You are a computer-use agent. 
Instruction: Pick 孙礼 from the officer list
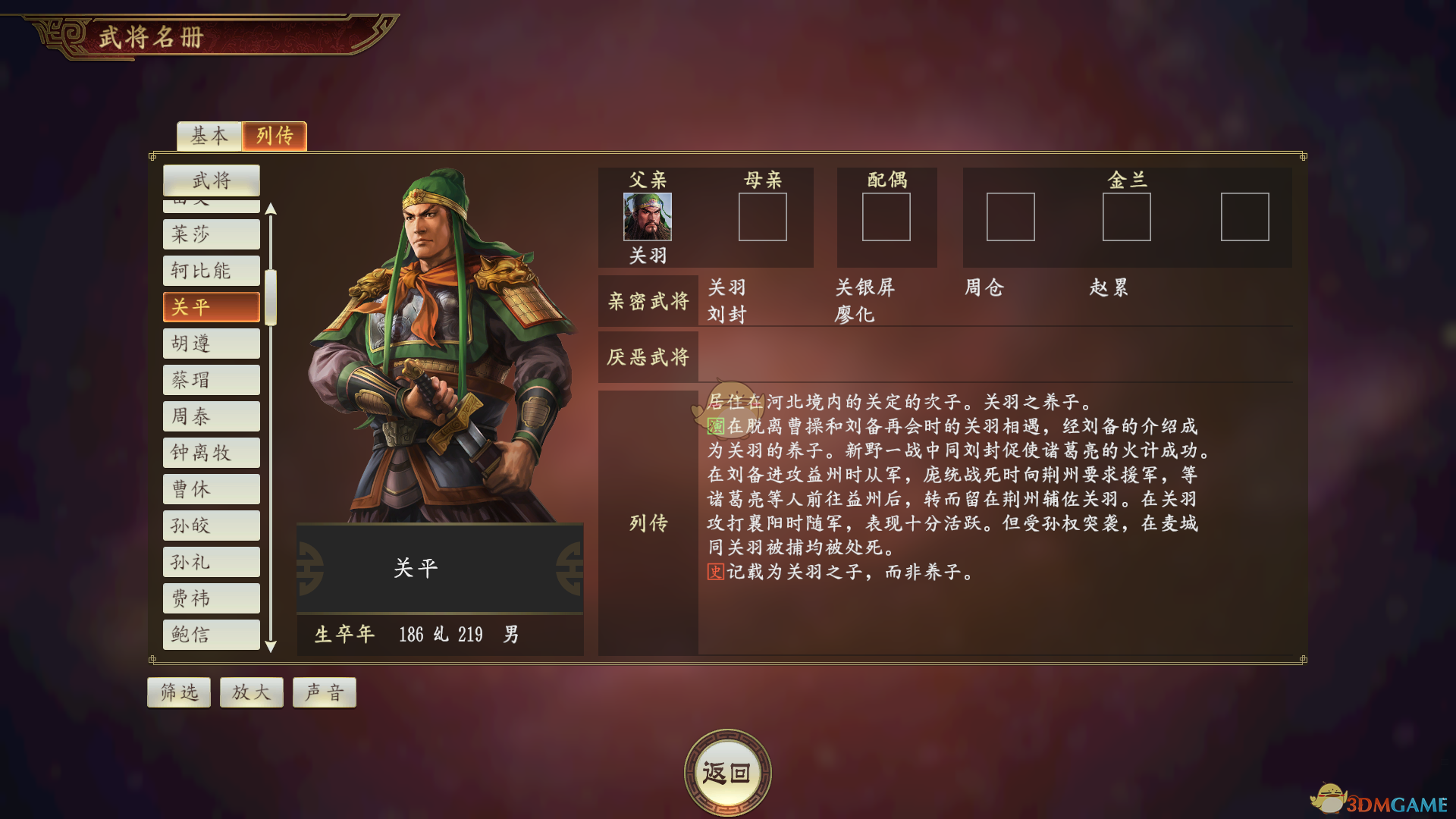click(x=212, y=562)
